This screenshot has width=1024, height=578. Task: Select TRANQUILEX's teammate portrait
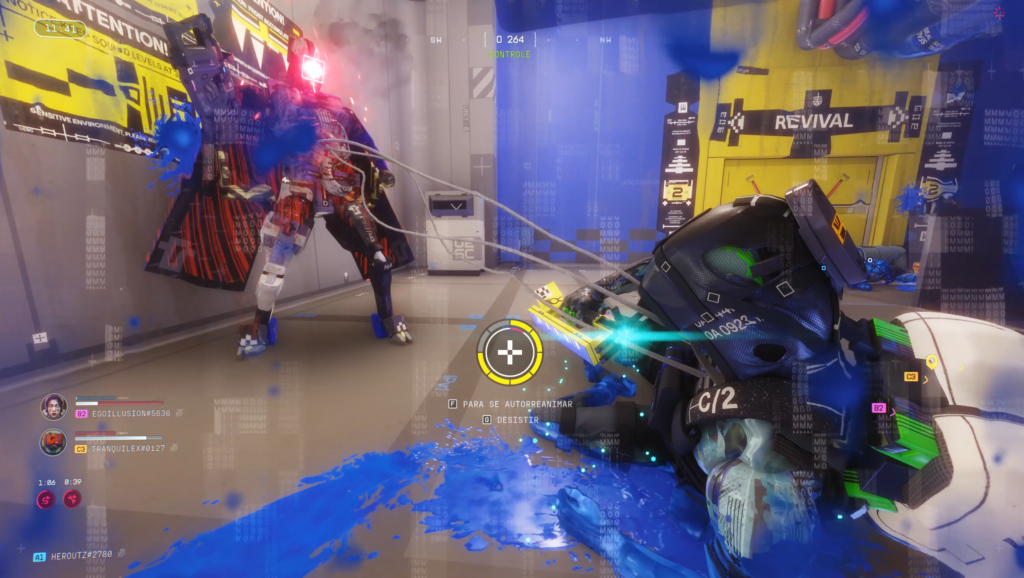(x=53, y=442)
